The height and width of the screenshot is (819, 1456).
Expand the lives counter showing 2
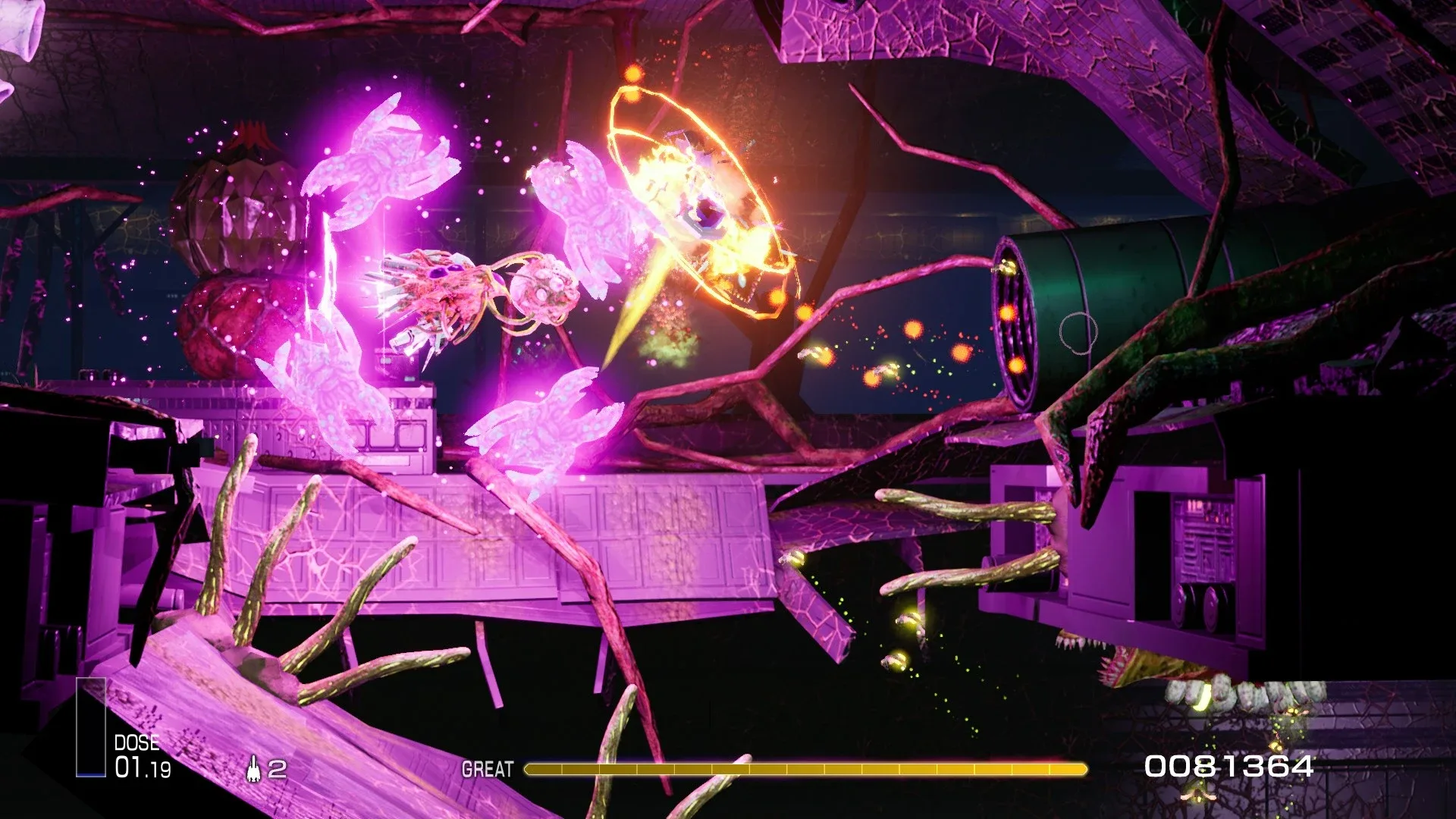[x=276, y=770]
